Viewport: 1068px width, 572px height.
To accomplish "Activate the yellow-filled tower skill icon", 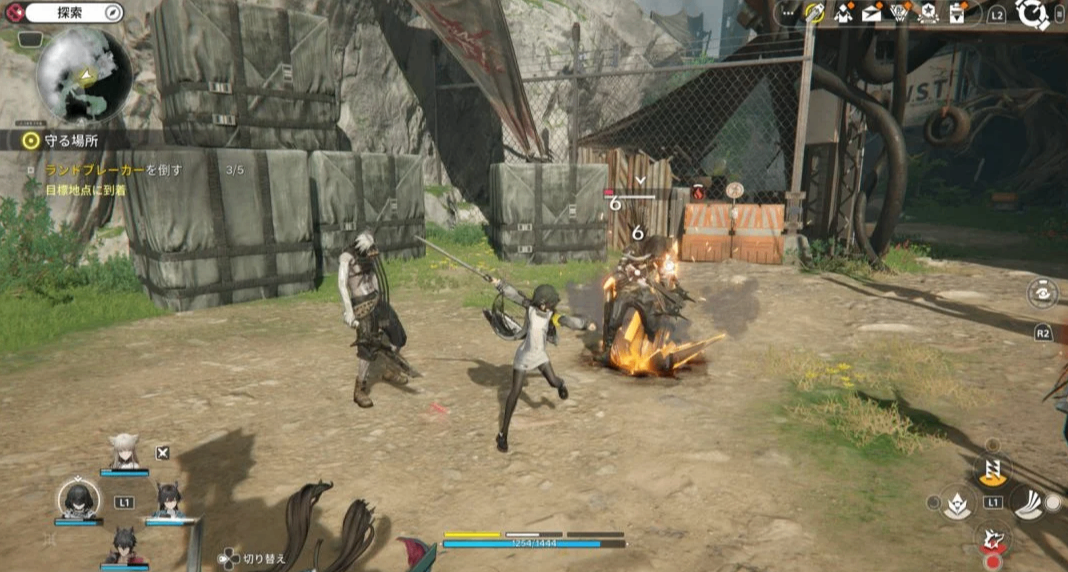I will (x=993, y=469).
